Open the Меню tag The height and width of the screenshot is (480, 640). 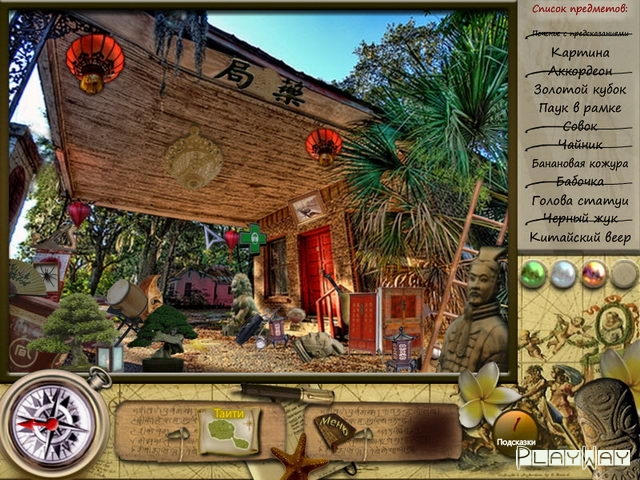click(334, 430)
